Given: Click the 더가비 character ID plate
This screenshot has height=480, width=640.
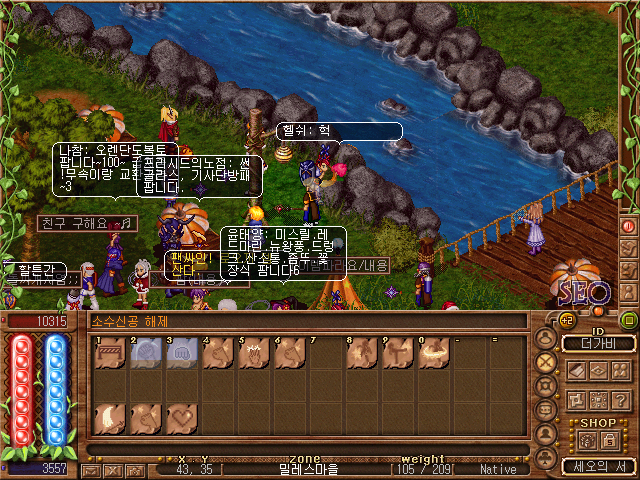Looking at the screenshot, I should pos(598,343).
